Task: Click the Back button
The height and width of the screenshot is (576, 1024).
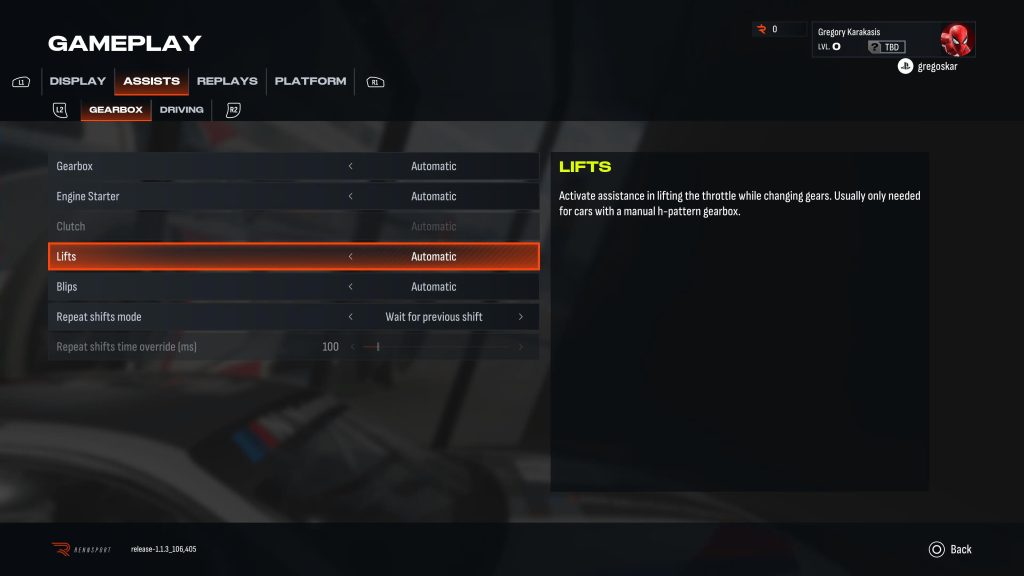Action: pyautogui.click(x=950, y=549)
